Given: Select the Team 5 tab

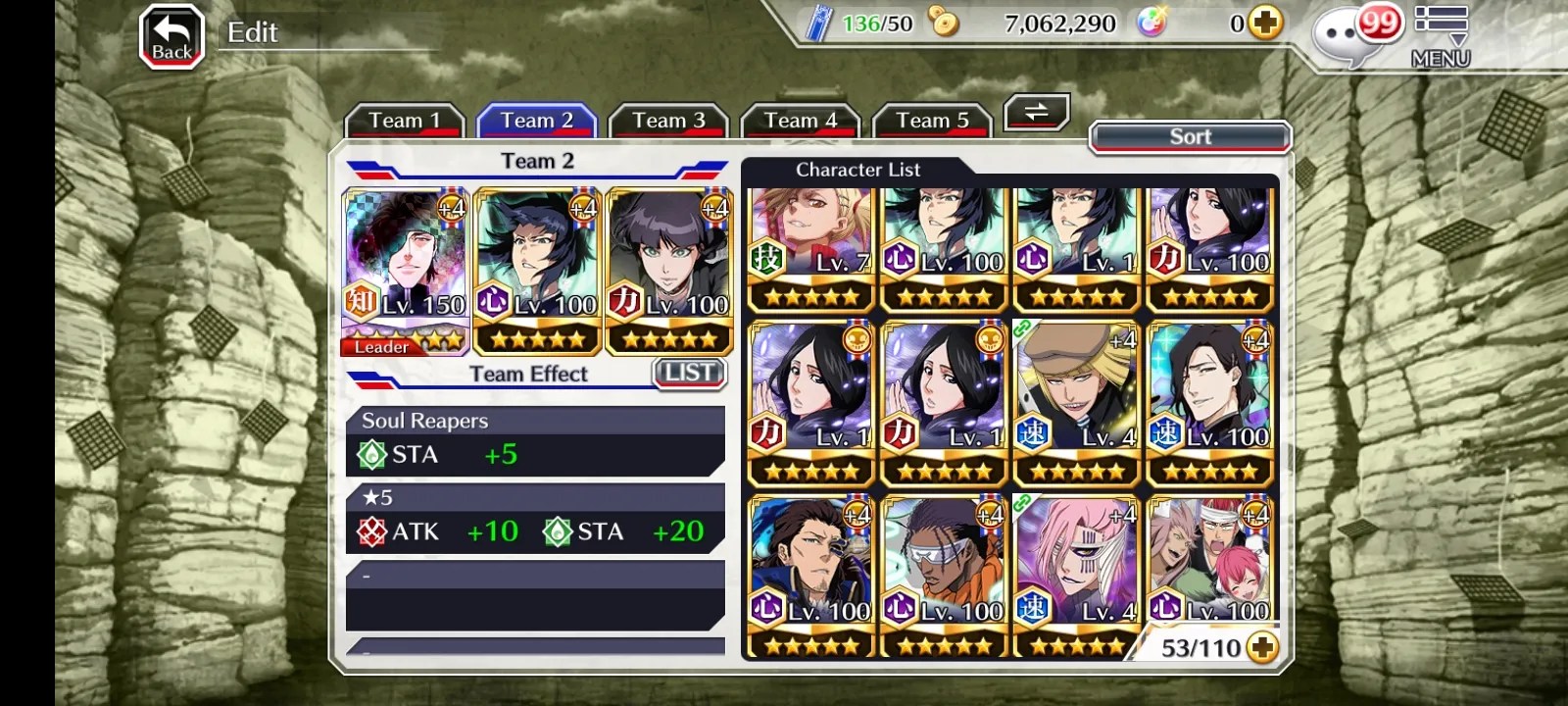Looking at the screenshot, I should tap(932, 122).
